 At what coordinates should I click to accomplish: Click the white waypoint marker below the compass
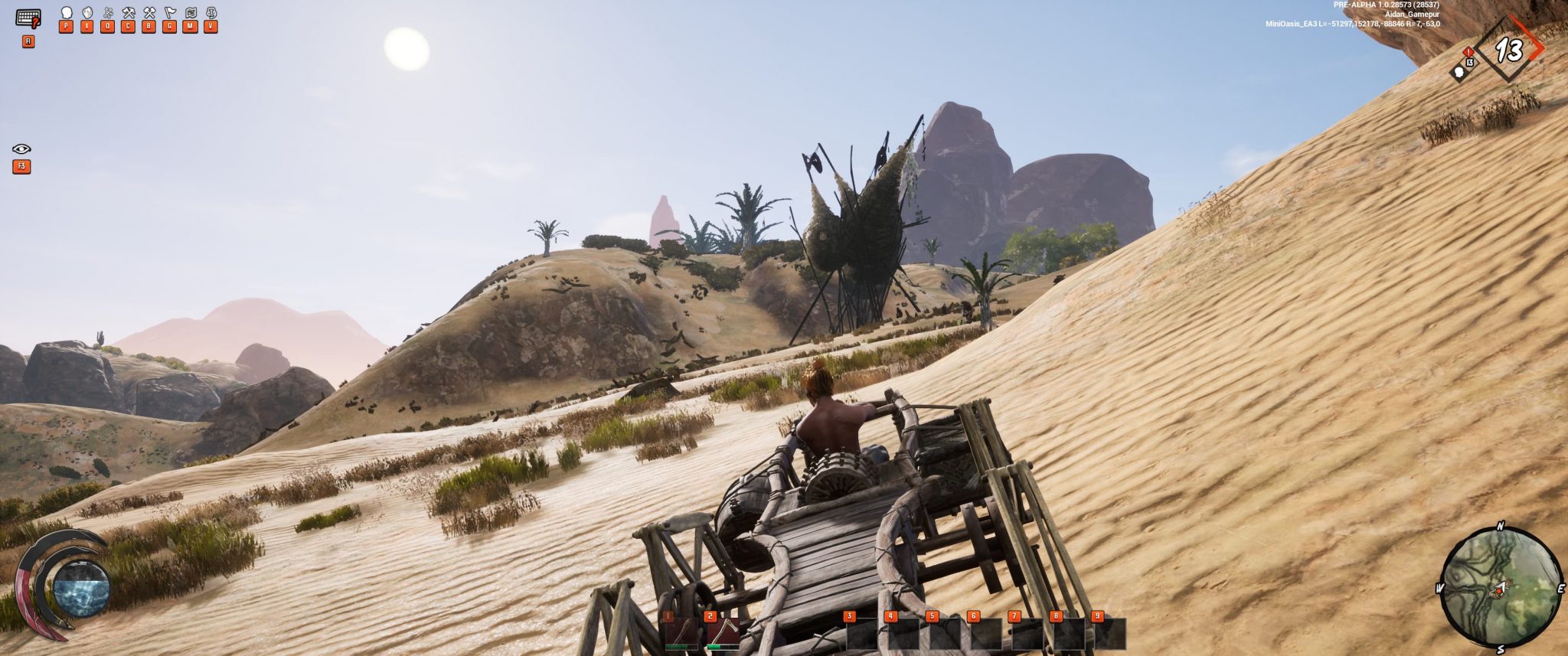click(1459, 73)
